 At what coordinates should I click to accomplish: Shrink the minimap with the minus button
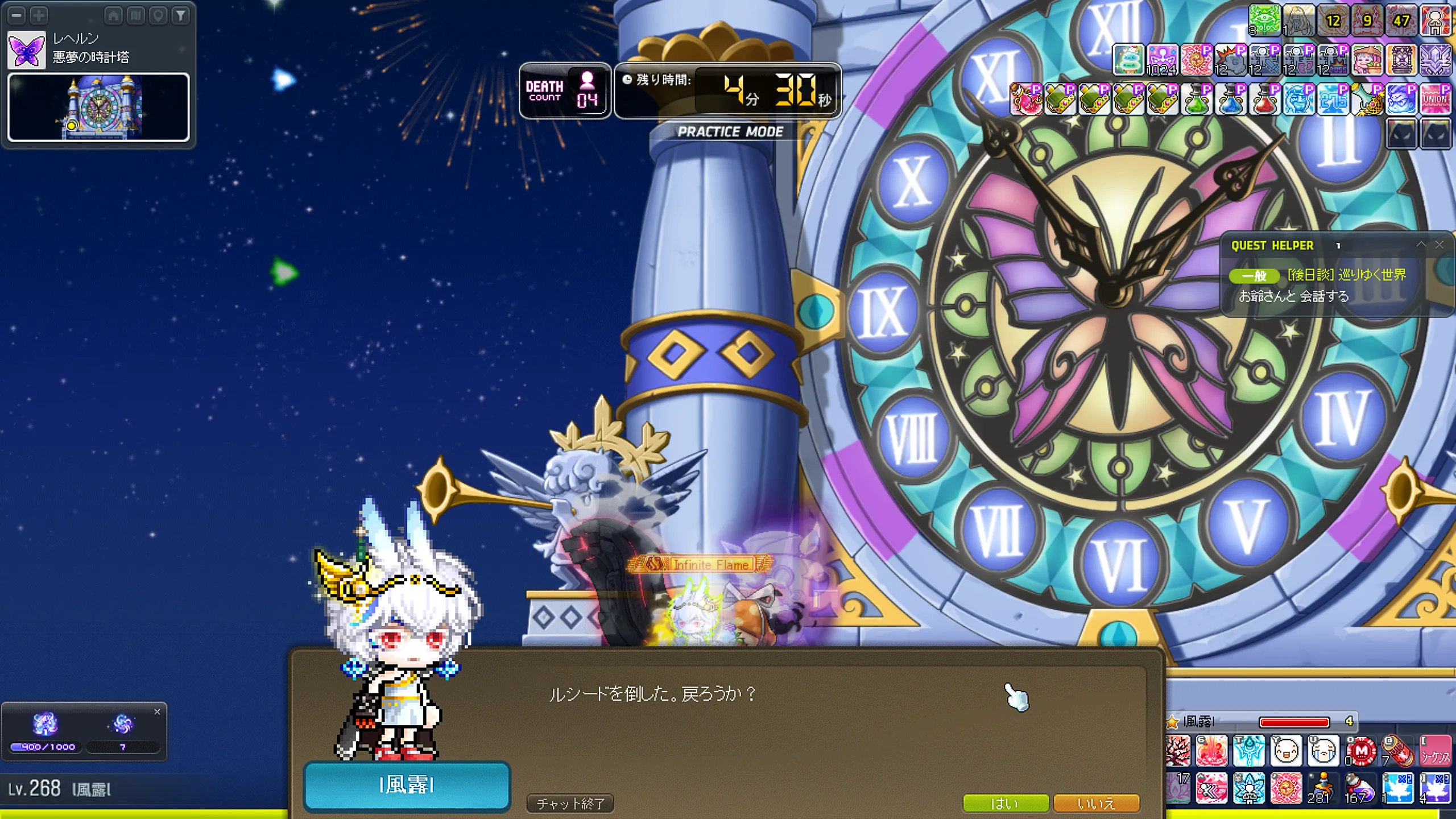click(17, 15)
